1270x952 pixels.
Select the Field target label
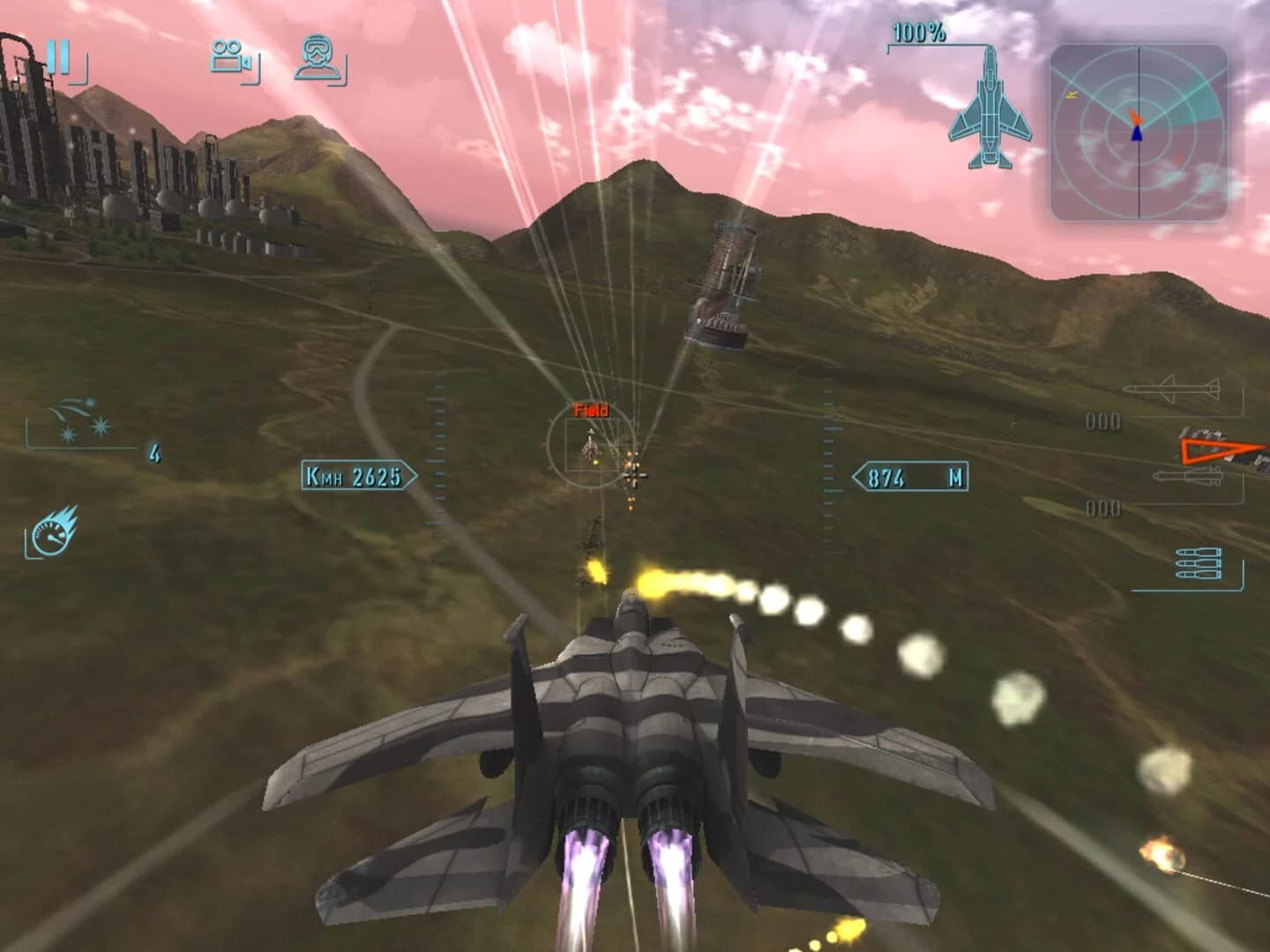593,409
